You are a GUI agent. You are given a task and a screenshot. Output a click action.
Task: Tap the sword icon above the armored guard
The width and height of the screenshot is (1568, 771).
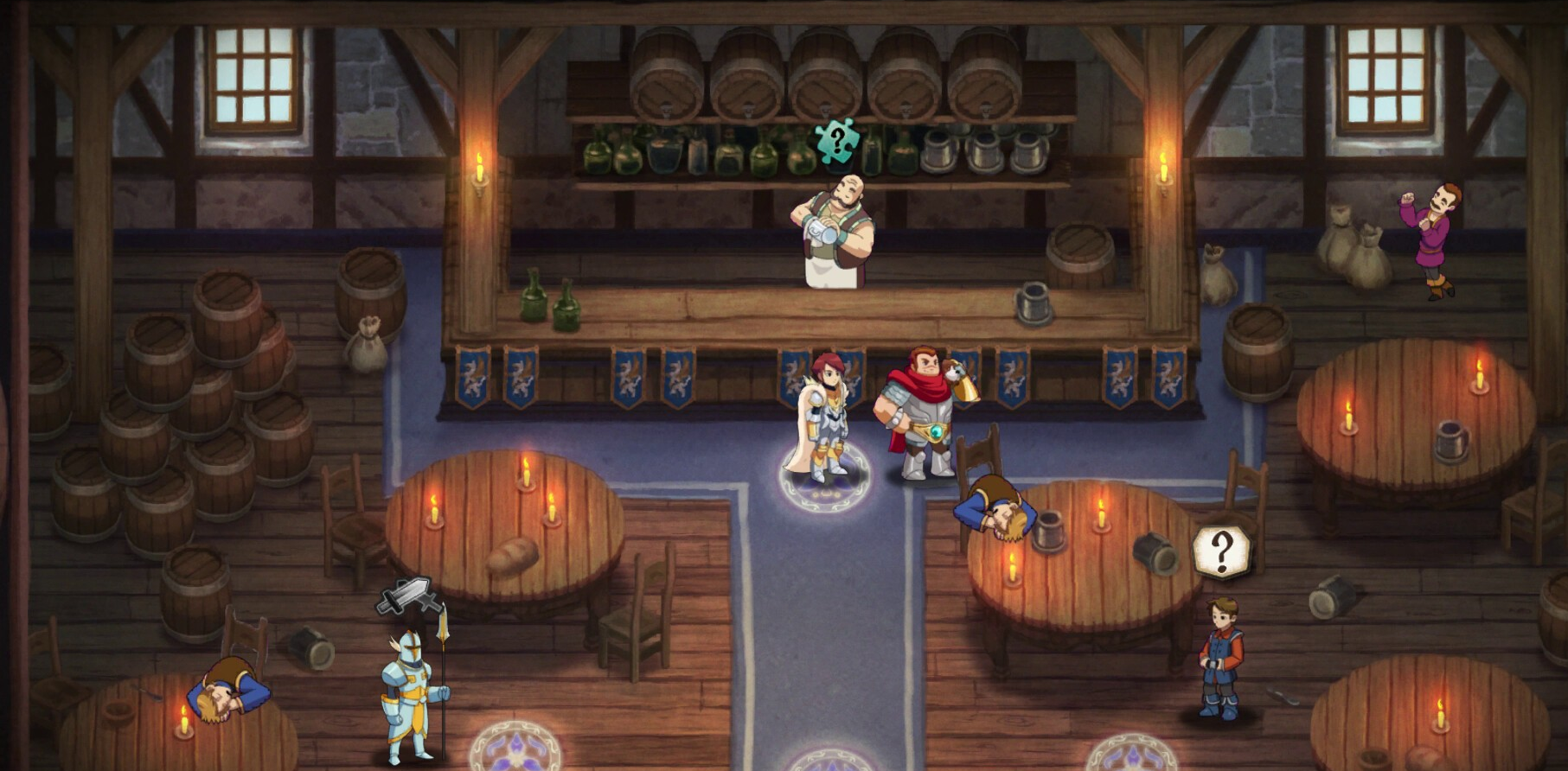(405, 596)
